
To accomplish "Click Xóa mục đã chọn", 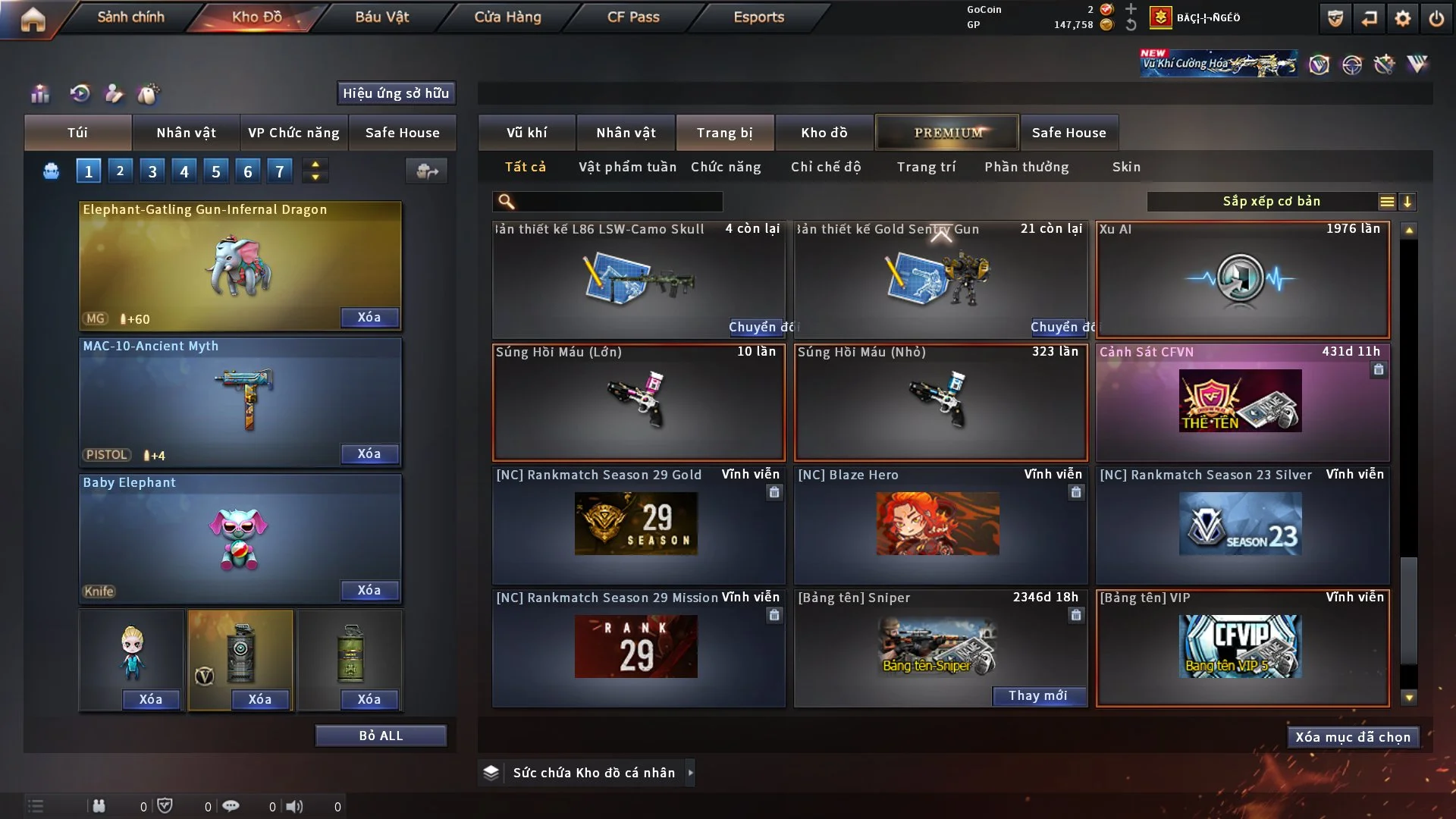I will tap(1352, 737).
